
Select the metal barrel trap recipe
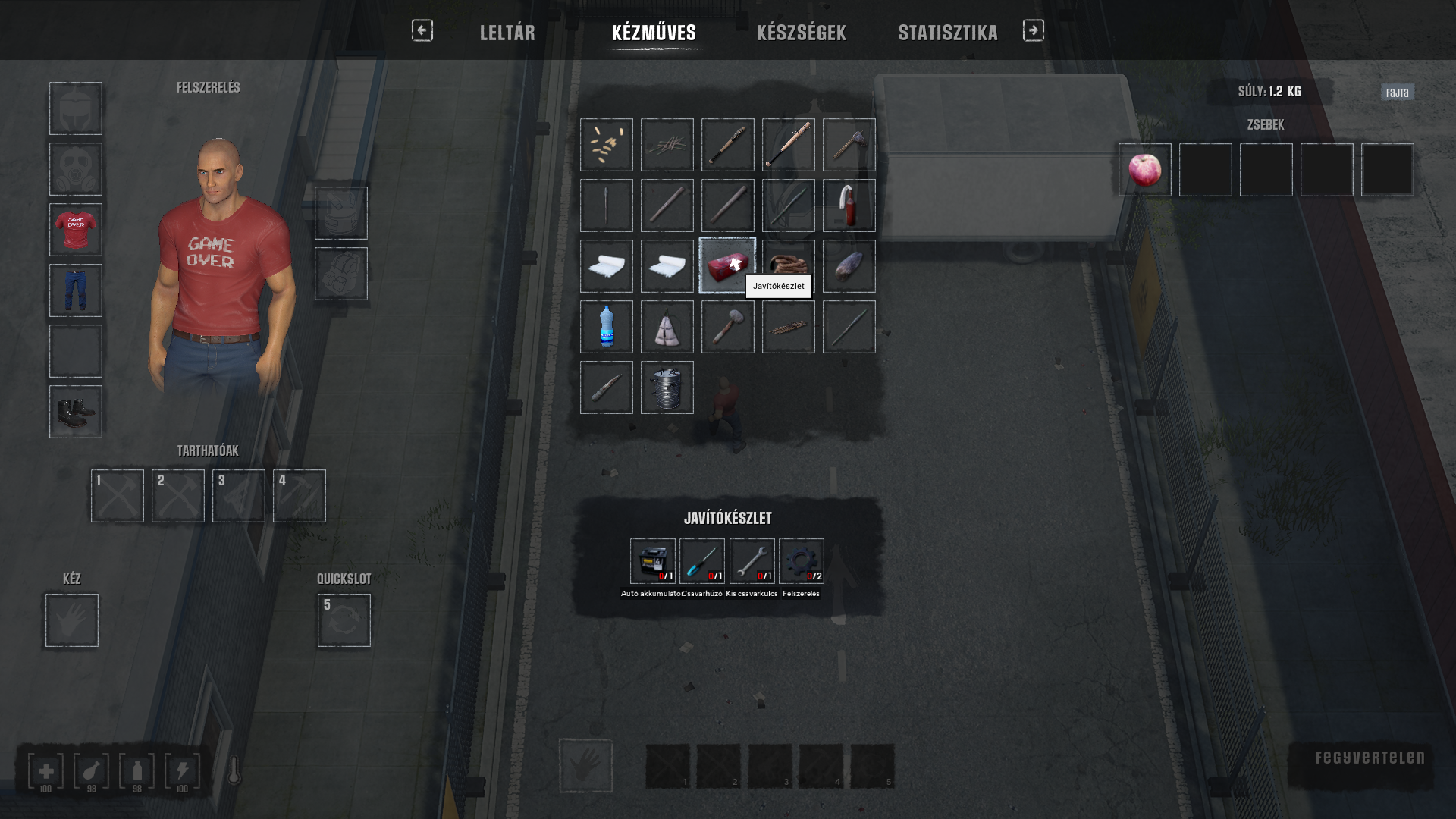point(667,388)
